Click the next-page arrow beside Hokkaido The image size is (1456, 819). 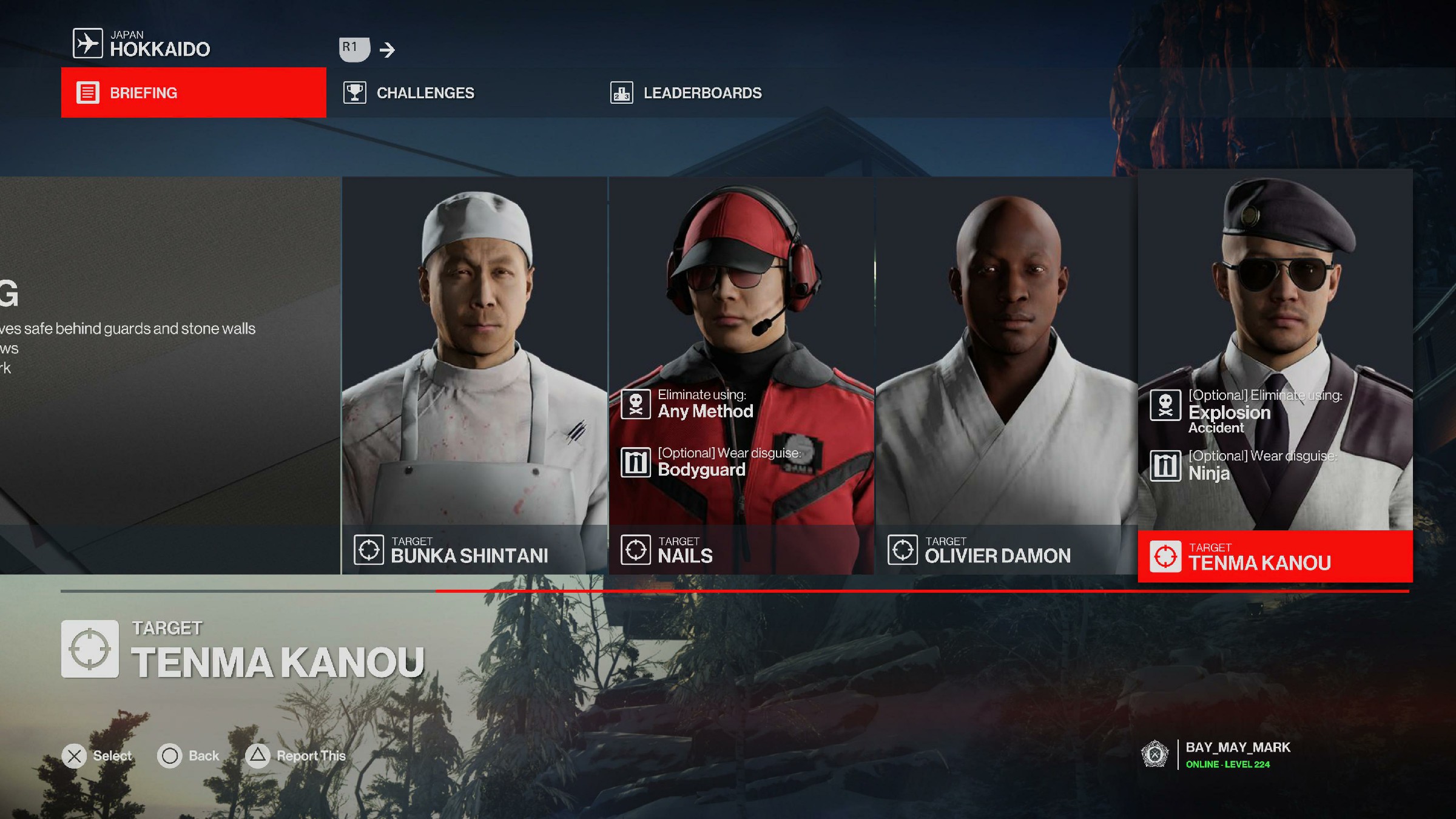pos(387,50)
